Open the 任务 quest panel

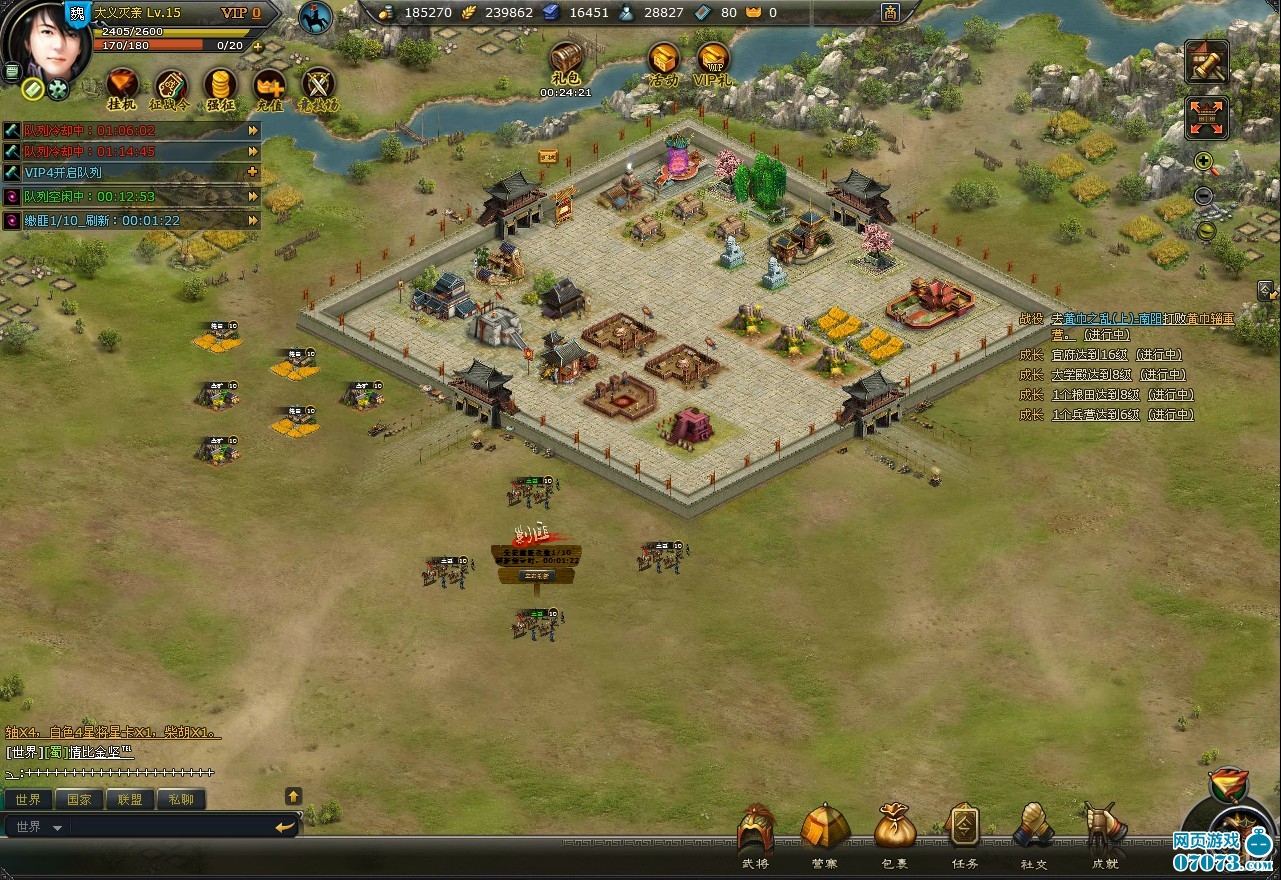[x=964, y=828]
